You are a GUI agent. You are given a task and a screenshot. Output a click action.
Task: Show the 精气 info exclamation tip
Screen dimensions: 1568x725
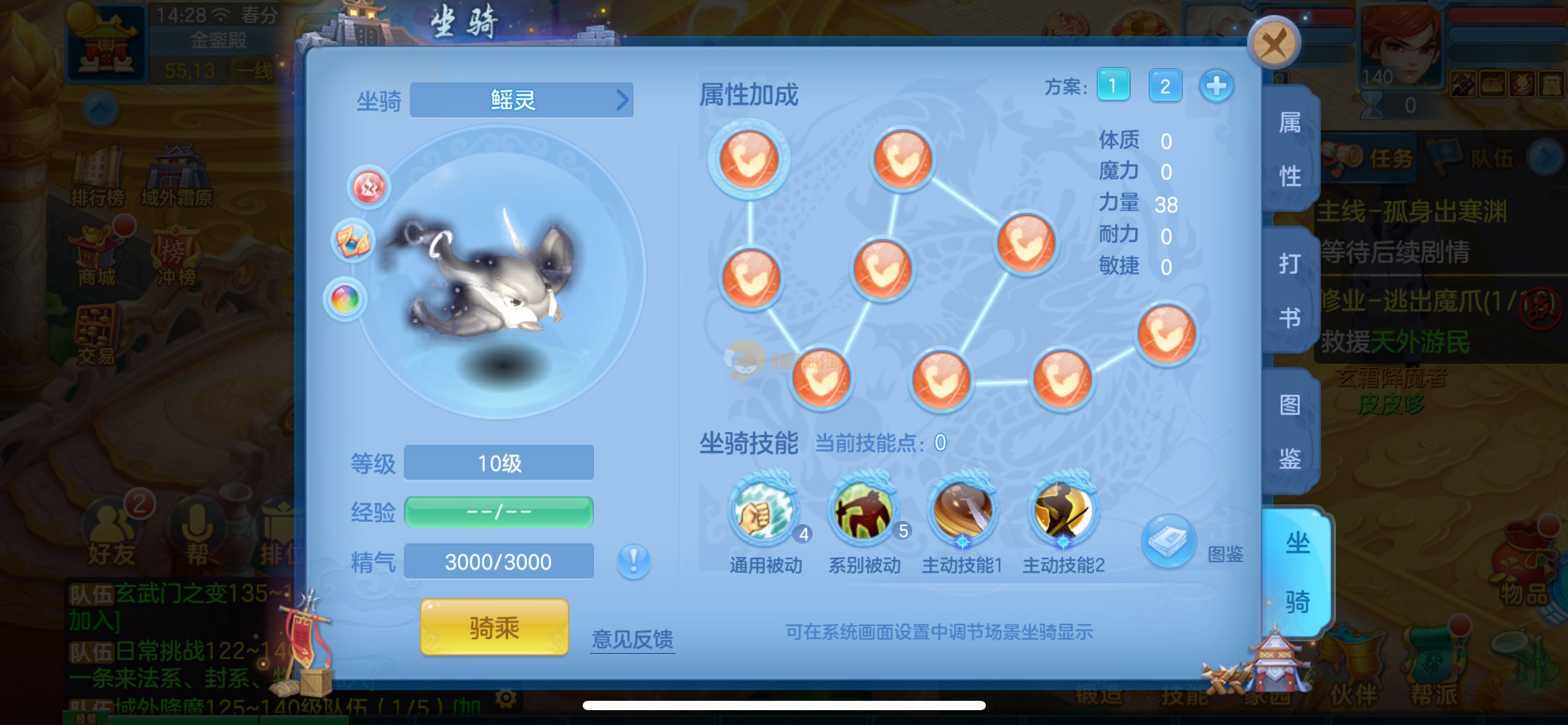633,561
